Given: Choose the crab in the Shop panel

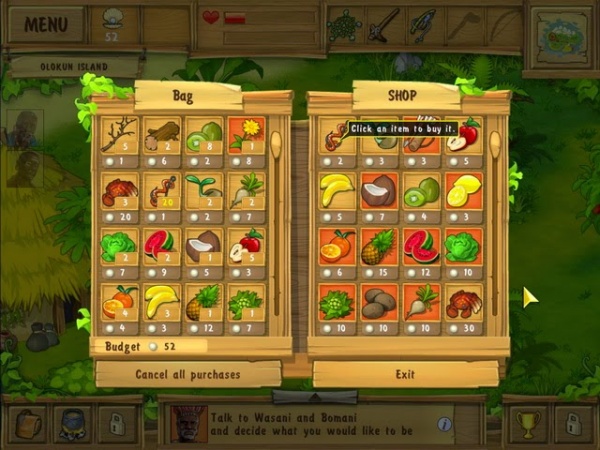Looking at the screenshot, I should click(x=463, y=302).
